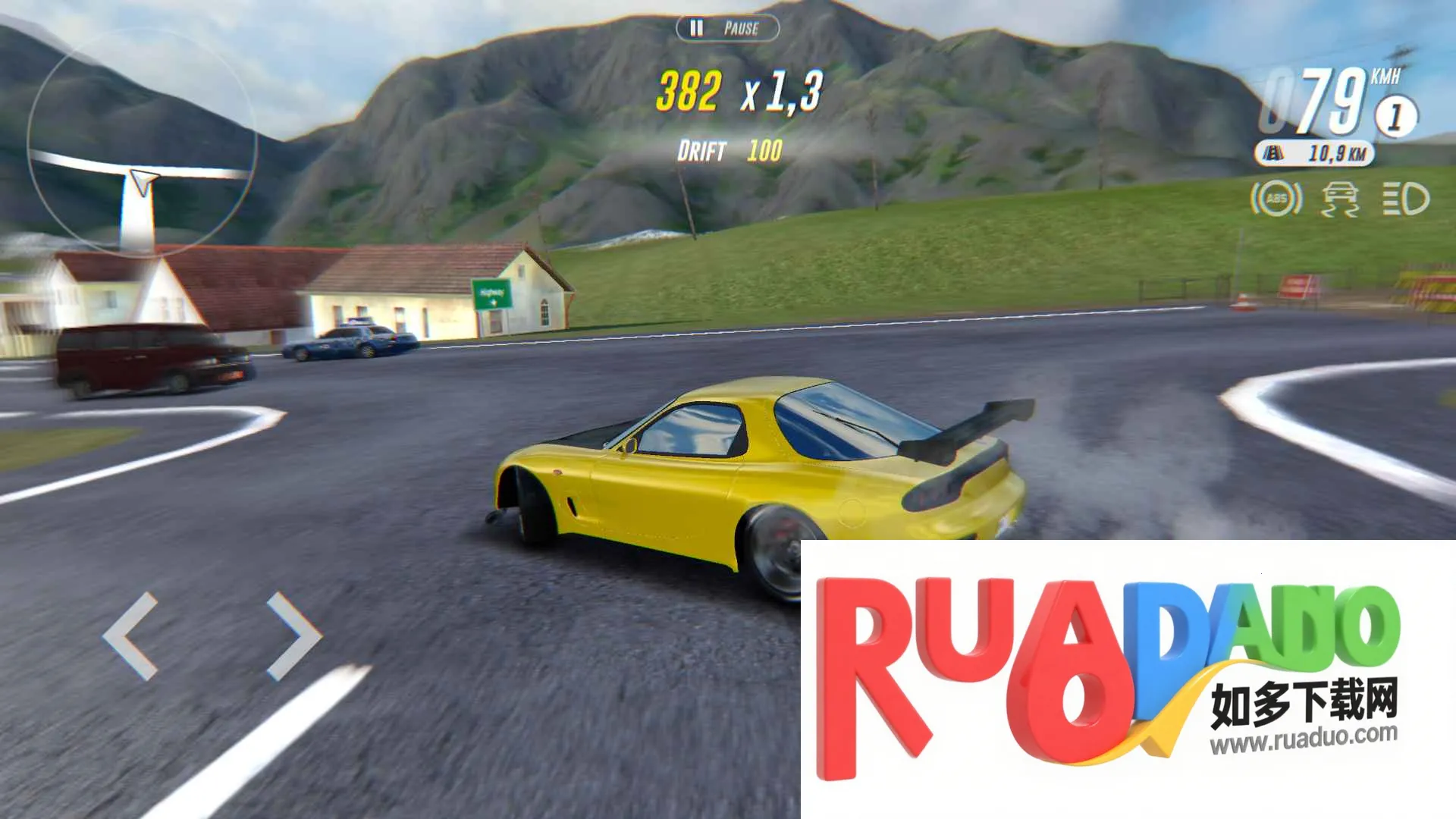This screenshot has width=1456, height=819.
Task: Toggle the traction control skidding-car icon
Action: [x=1340, y=199]
